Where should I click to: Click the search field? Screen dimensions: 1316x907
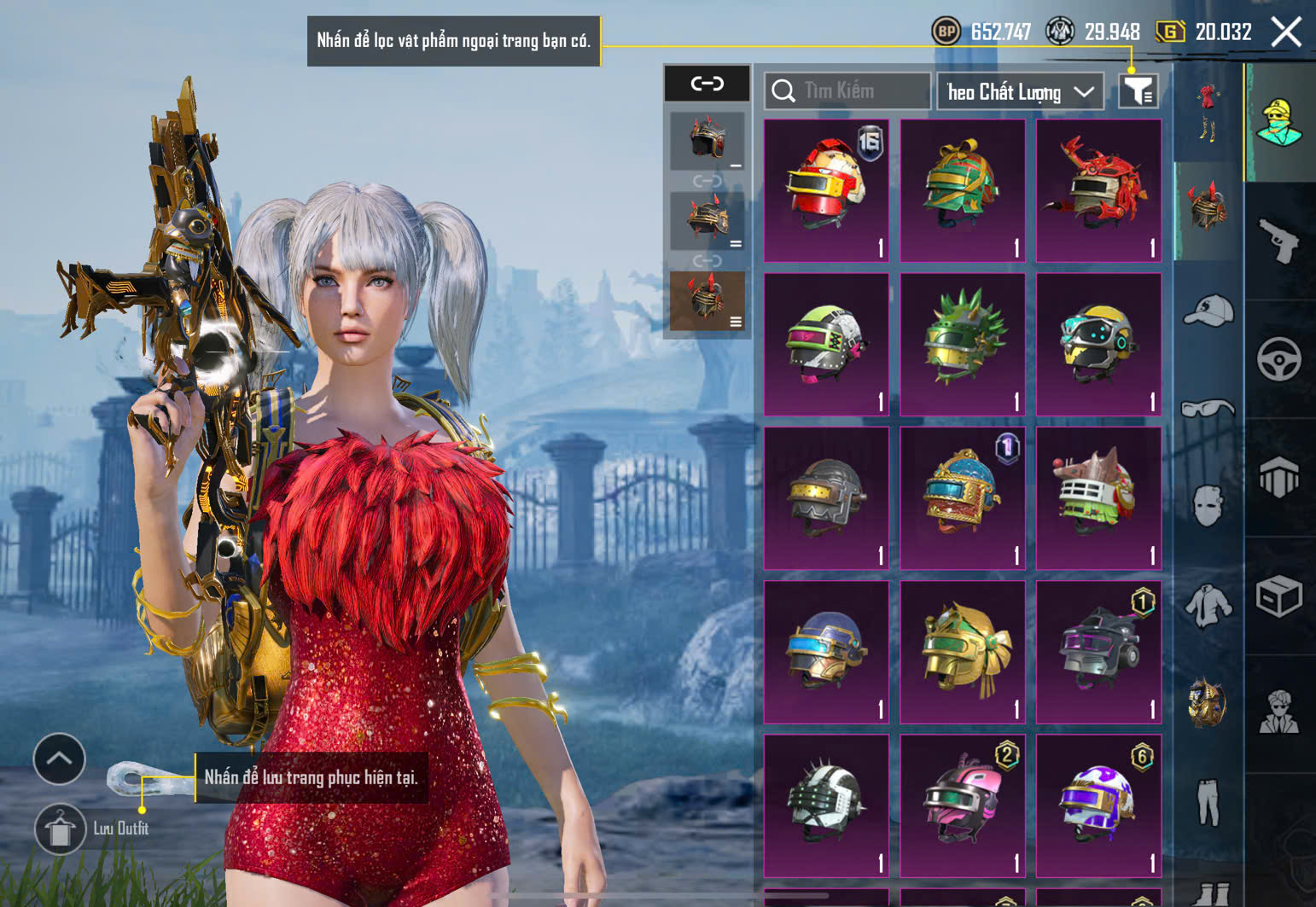847,91
